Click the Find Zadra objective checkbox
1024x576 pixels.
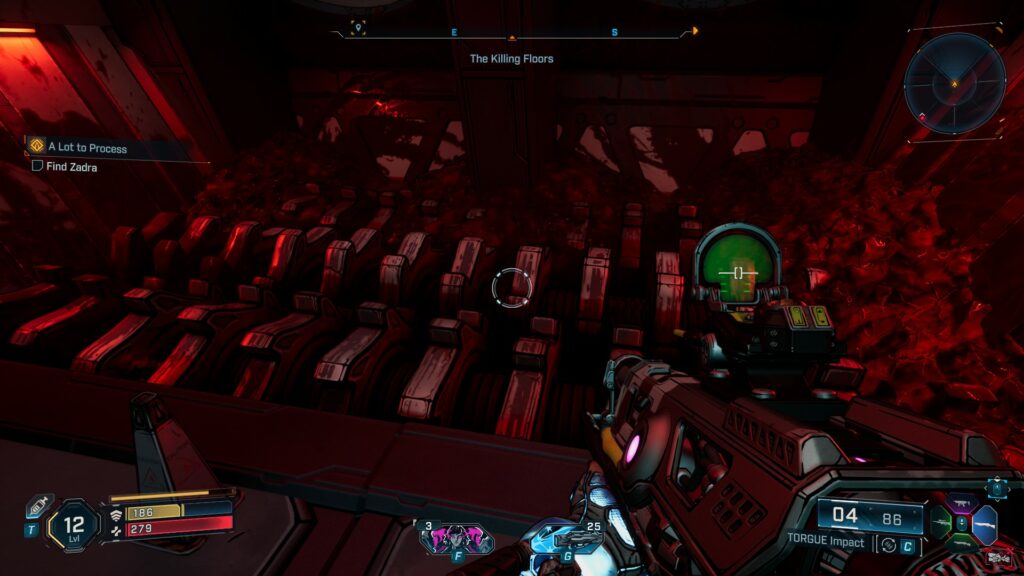[37, 167]
